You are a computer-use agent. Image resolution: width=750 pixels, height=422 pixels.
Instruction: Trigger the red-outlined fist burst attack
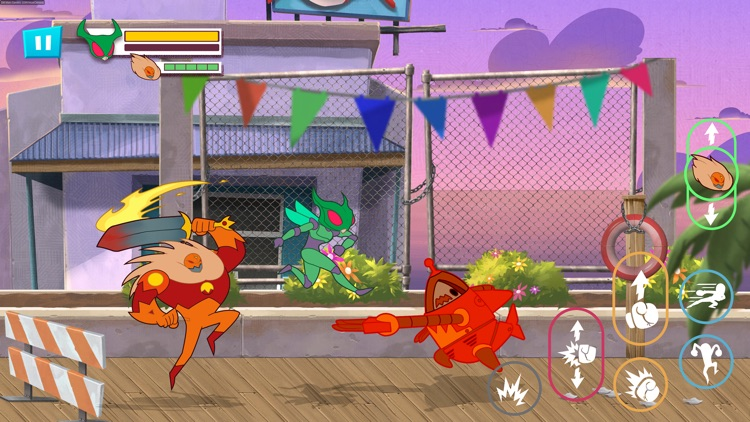coord(577,354)
